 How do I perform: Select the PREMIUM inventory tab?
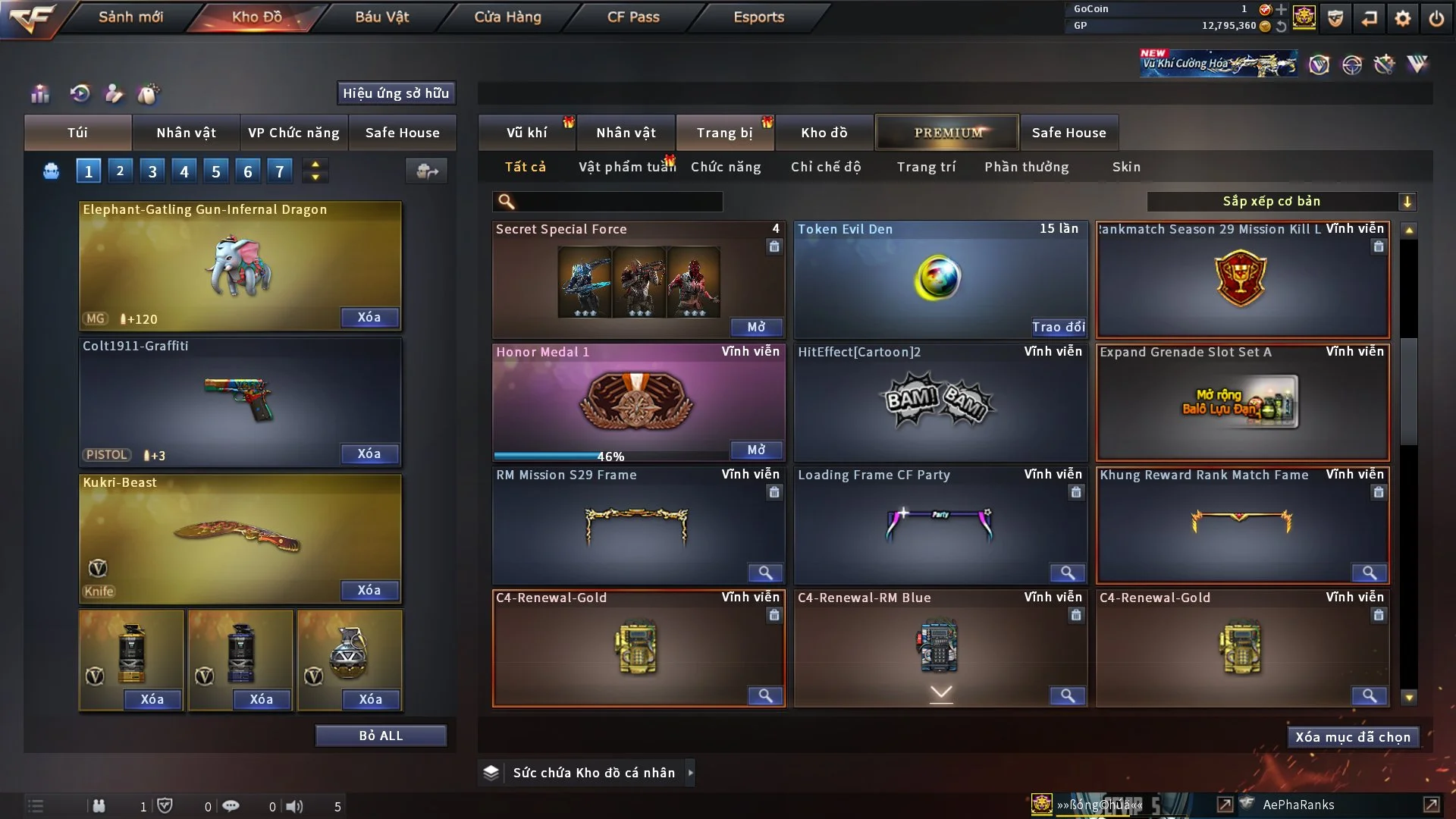947,133
